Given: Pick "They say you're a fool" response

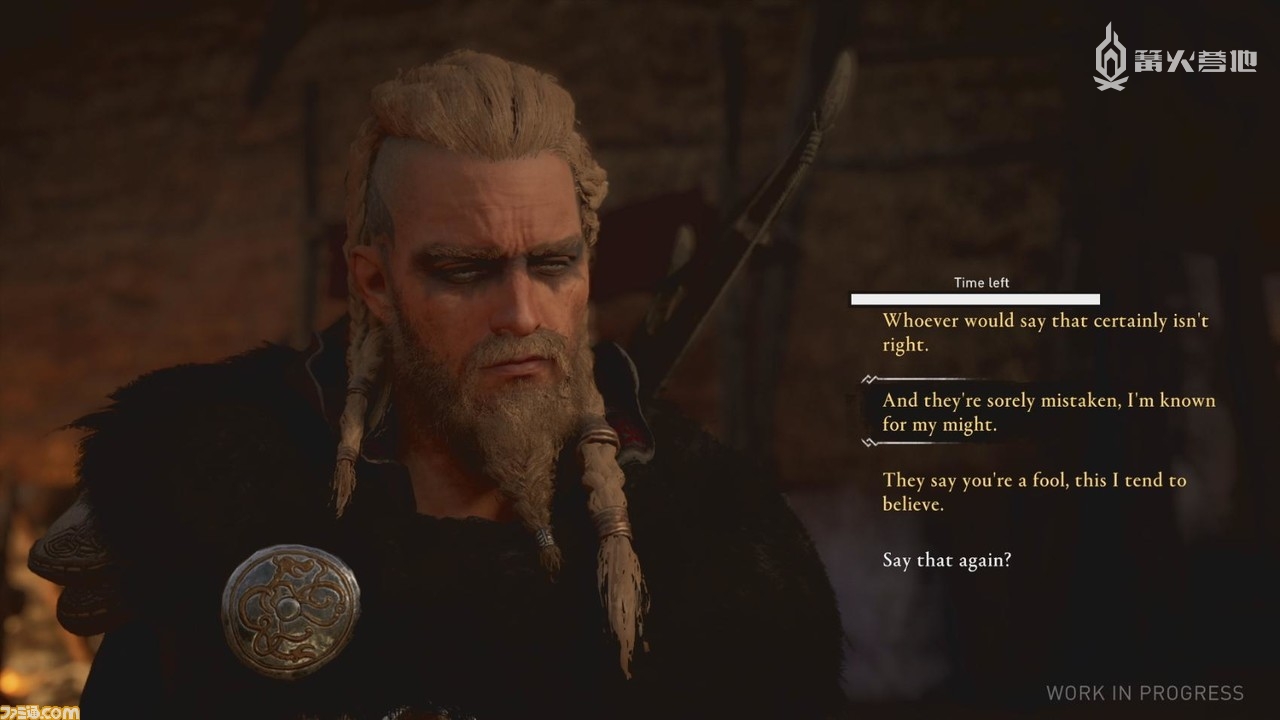Looking at the screenshot, I should point(1034,492).
